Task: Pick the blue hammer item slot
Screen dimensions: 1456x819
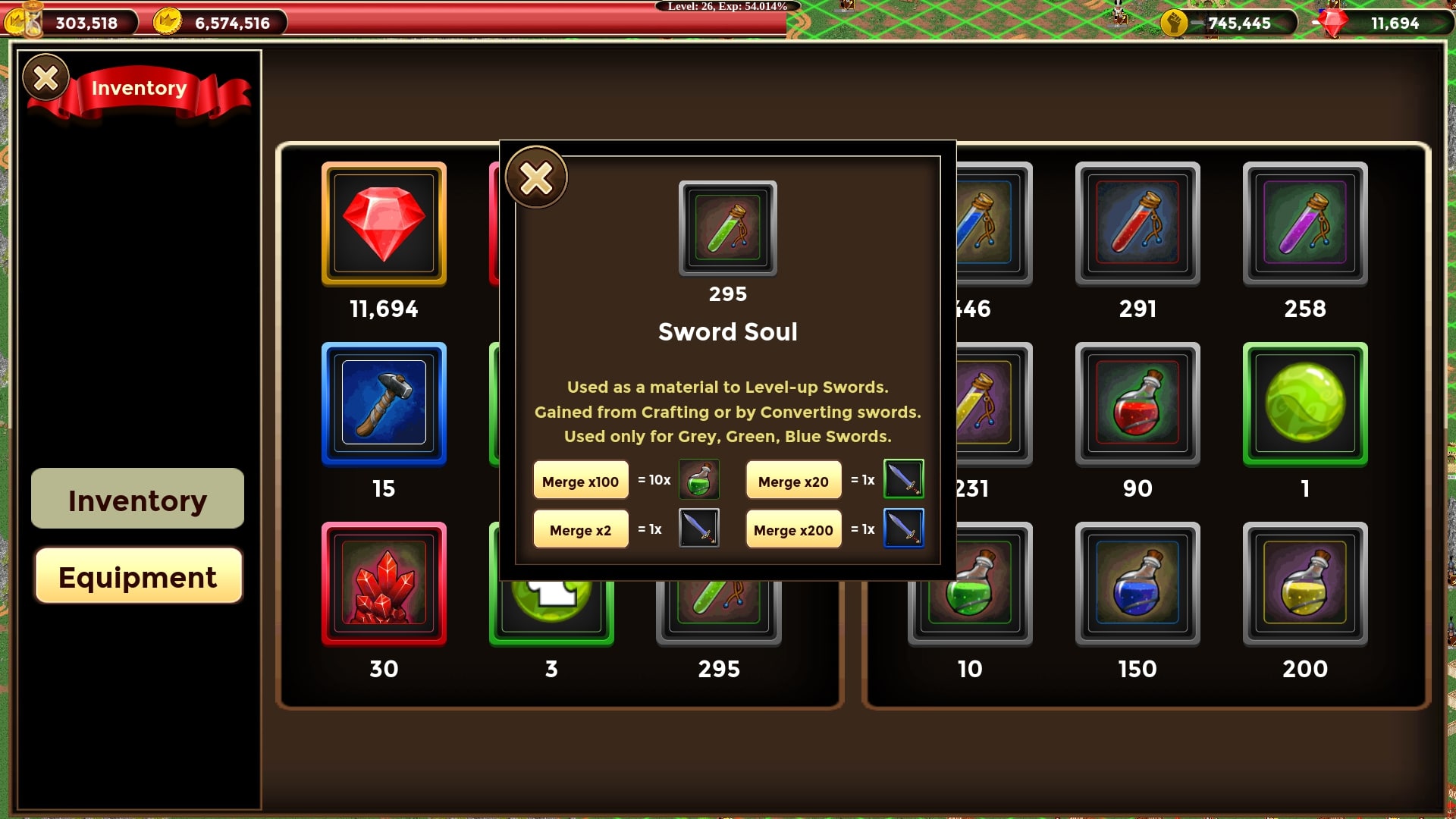Action: tap(384, 403)
